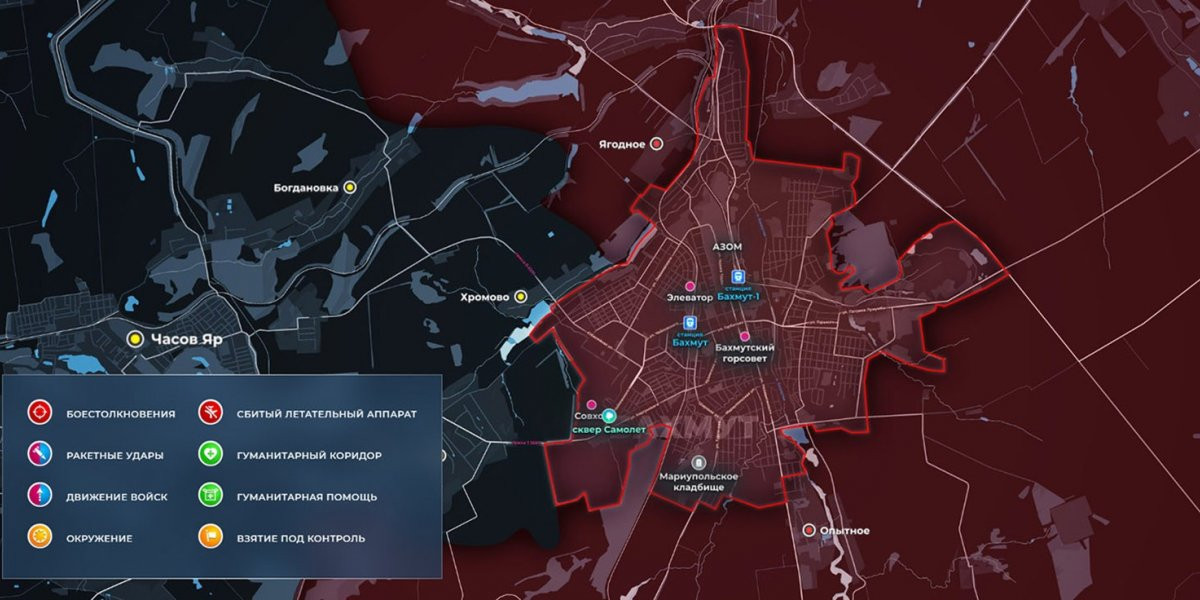
Task: Select the Часов Яр map marker
Action: 133,339
